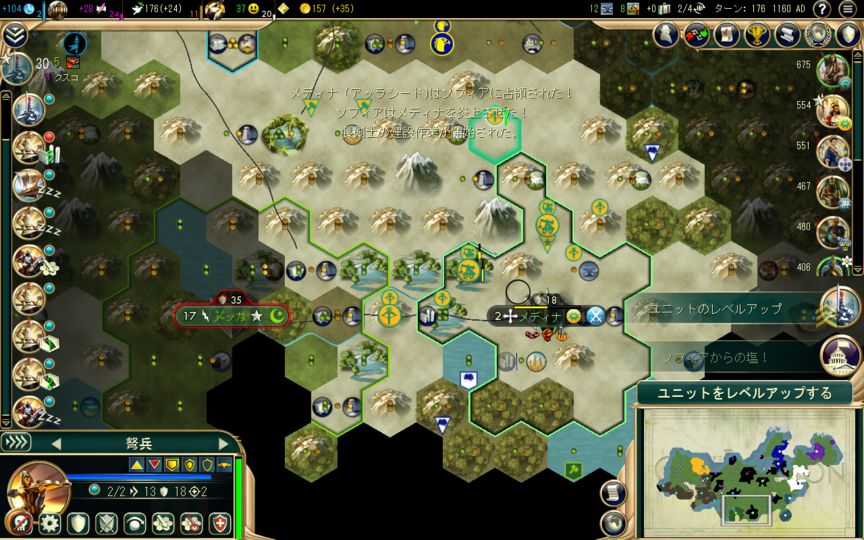This screenshot has height=540, width=864.
Task: Select the previous unit with left arrow
Action: (x=57, y=443)
